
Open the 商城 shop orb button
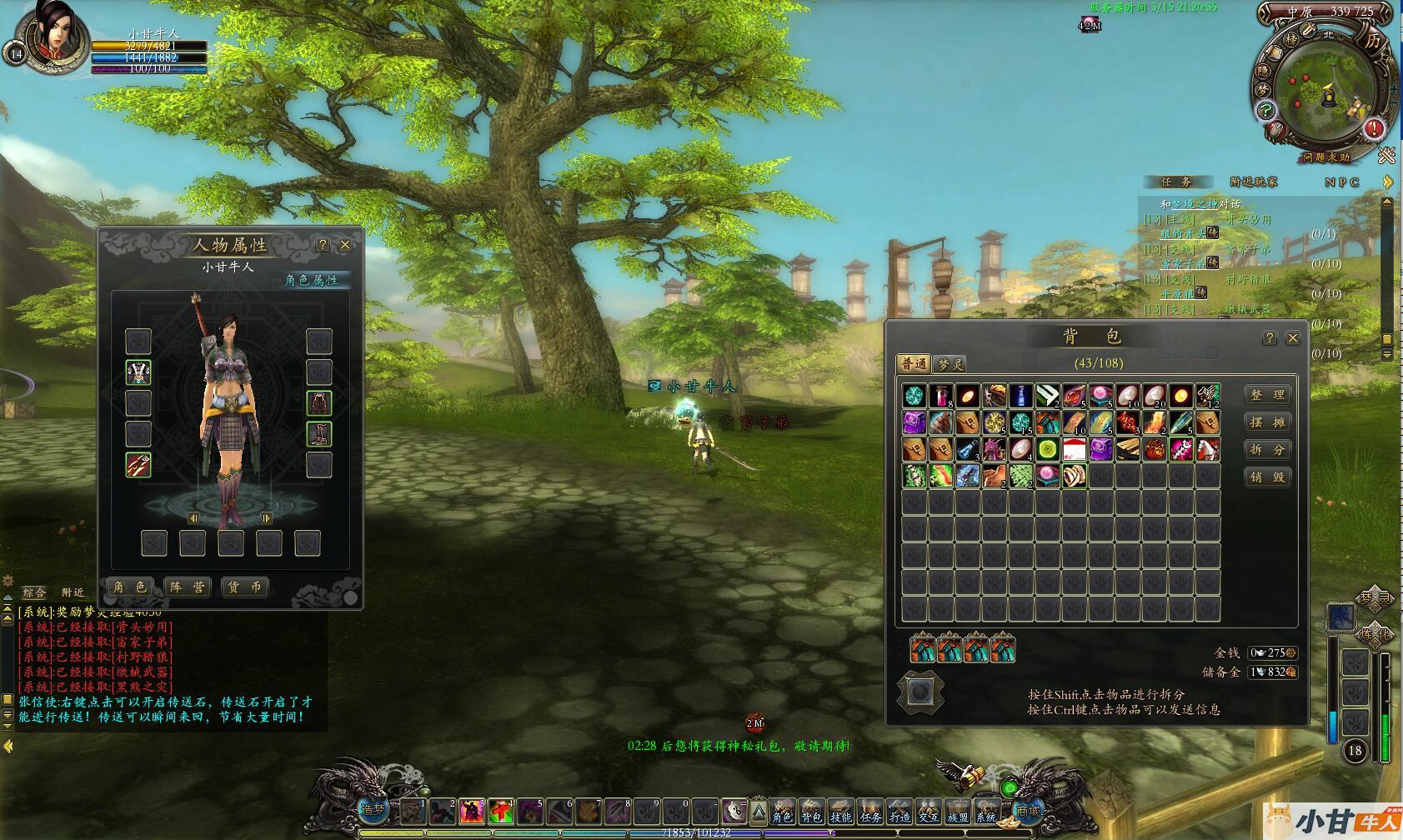pos(1028,809)
